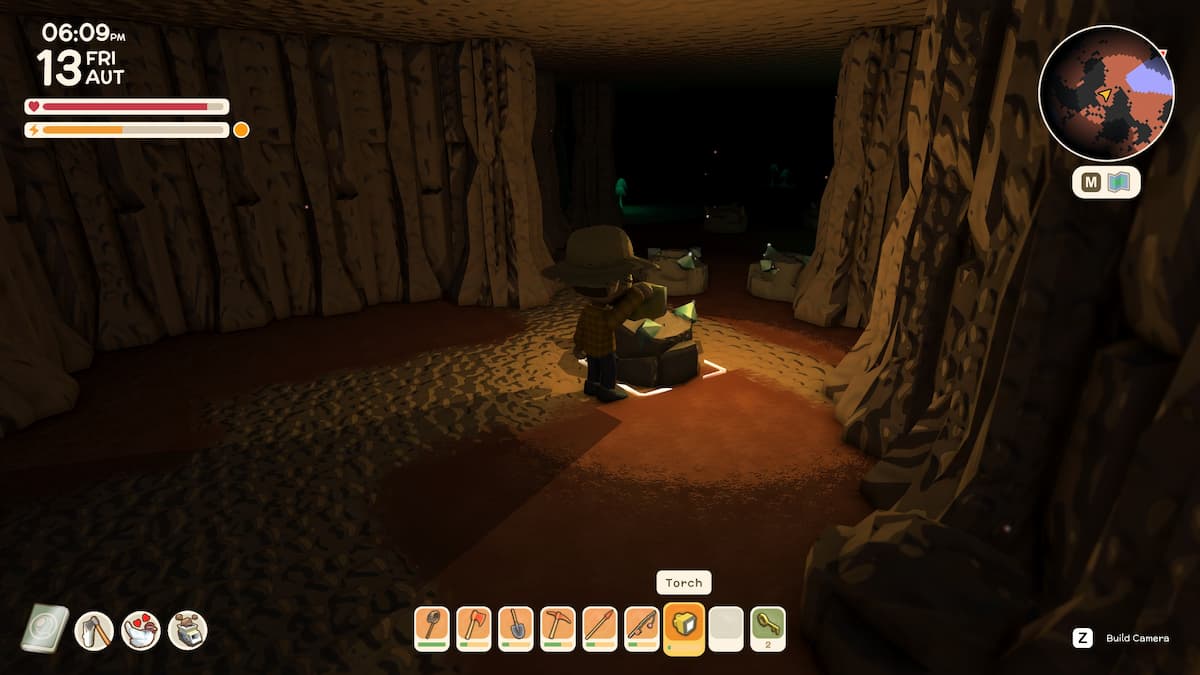Select the golden key slot
The width and height of the screenshot is (1200, 675).
[768, 628]
